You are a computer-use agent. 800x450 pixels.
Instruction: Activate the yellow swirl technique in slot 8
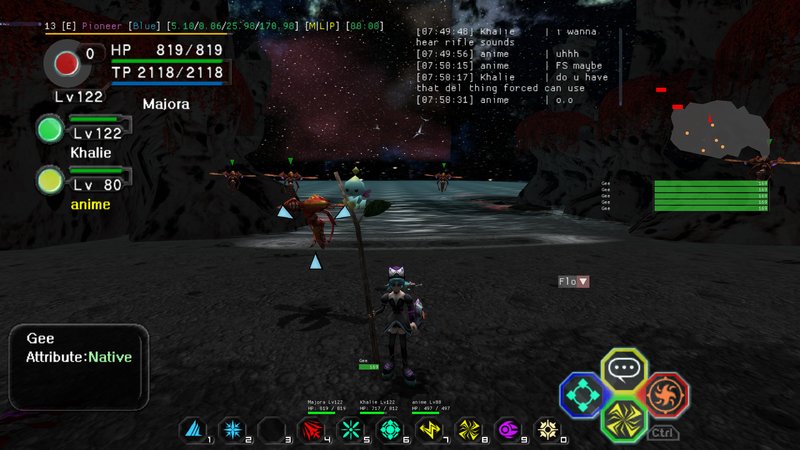469,430
